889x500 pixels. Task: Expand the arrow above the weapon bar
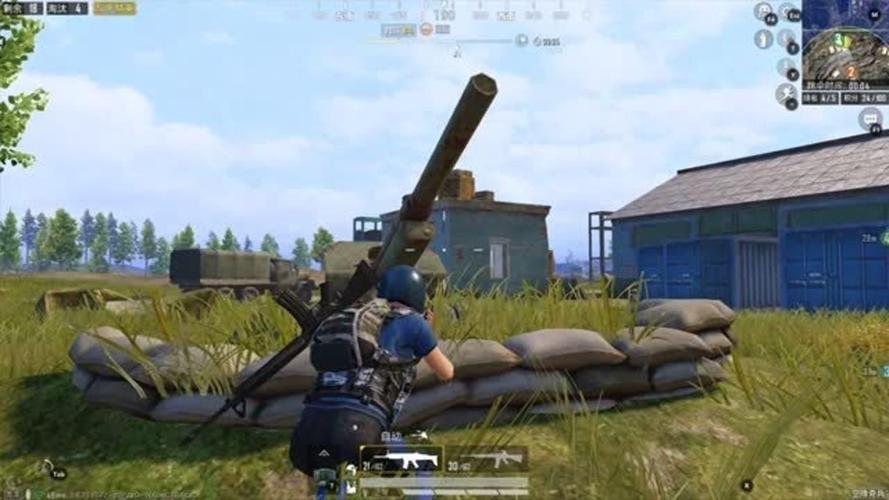pos(322,453)
